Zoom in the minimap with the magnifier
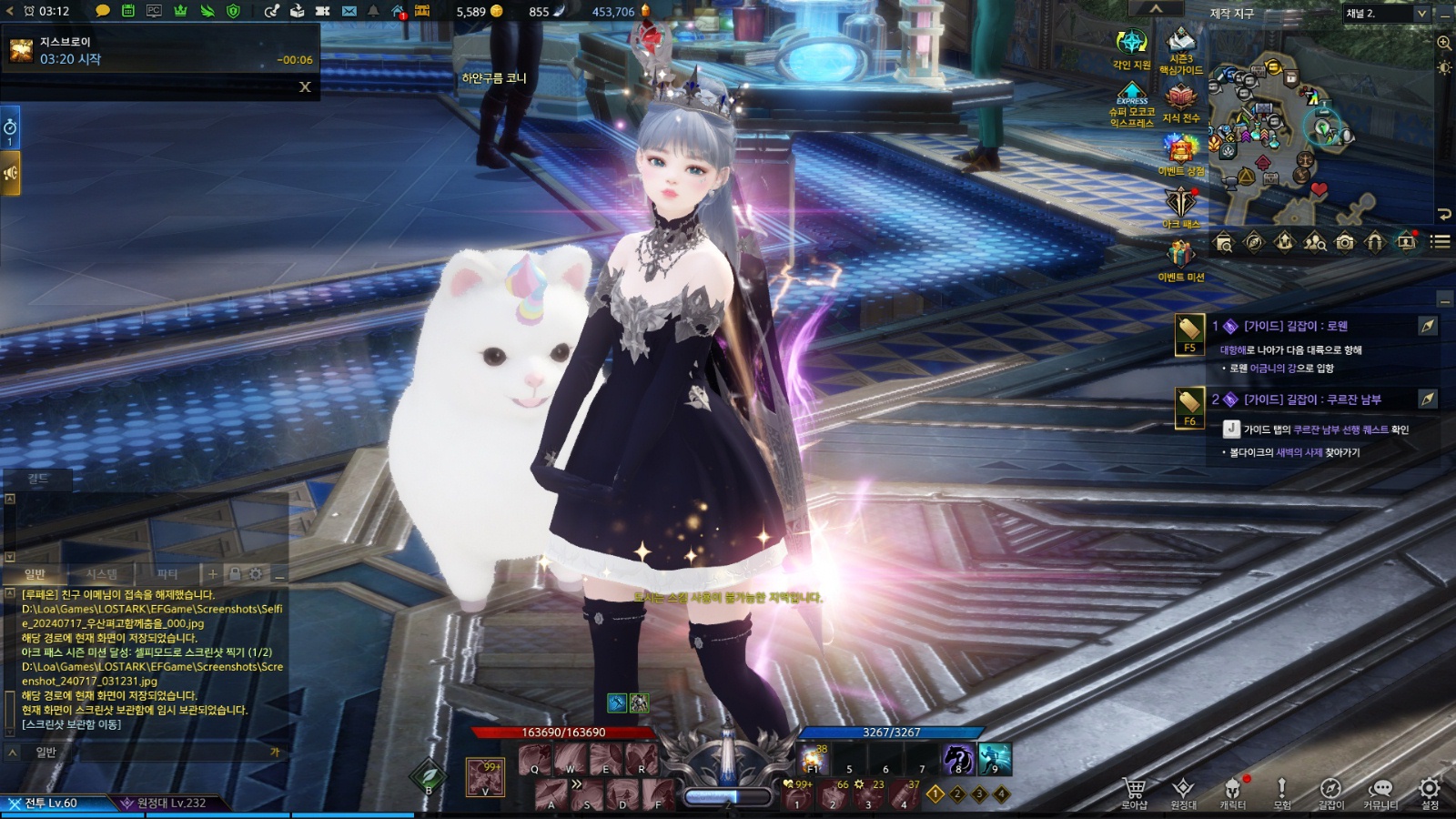This screenshot has height=819, width=1456. coord(1444,43)
